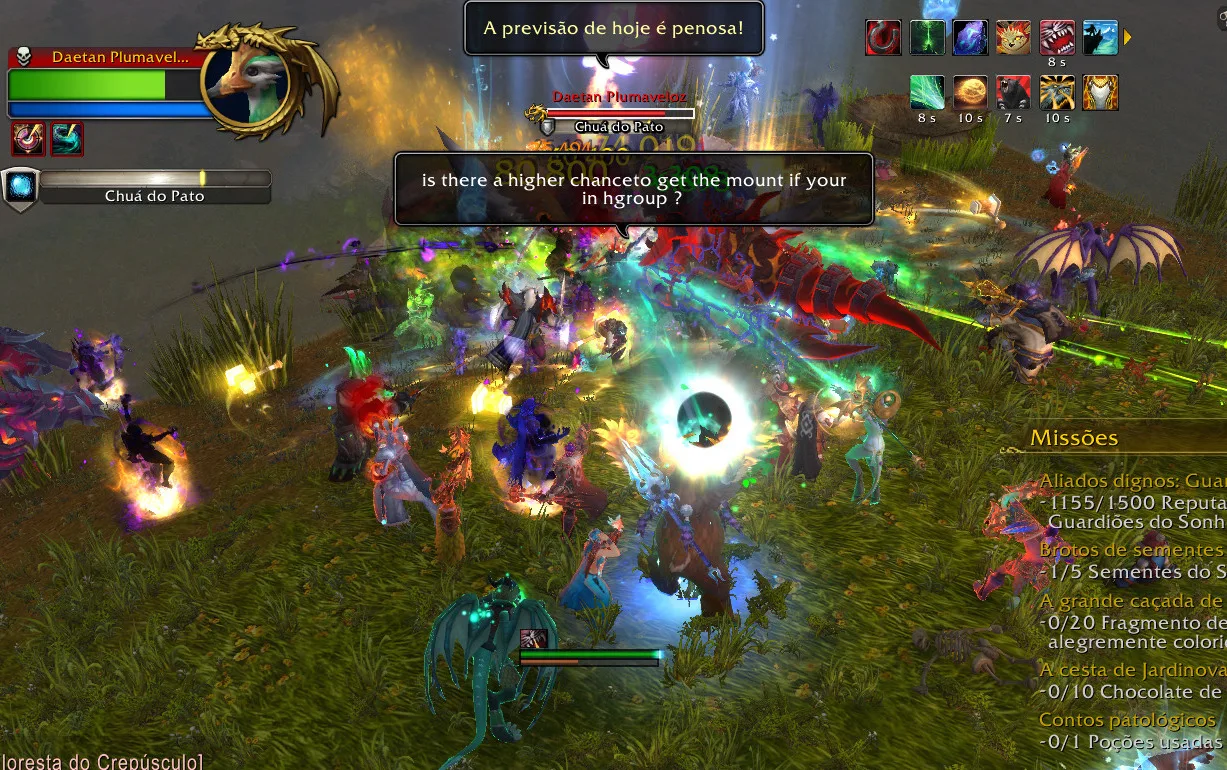The height and width of the screenshot is (770, 1227).
Task: Open the Aliados dignos quest entry
Action: (1132, 481)
